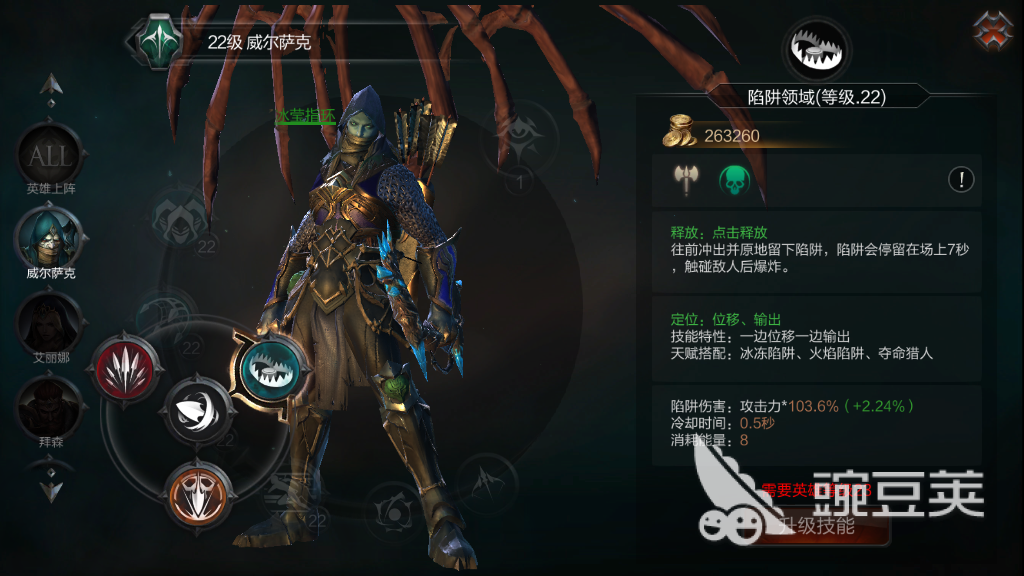The height and width of the screenshot is (576, 1024).
Task: Select the ALL heroes lineup icon
Action: (49, 155)
